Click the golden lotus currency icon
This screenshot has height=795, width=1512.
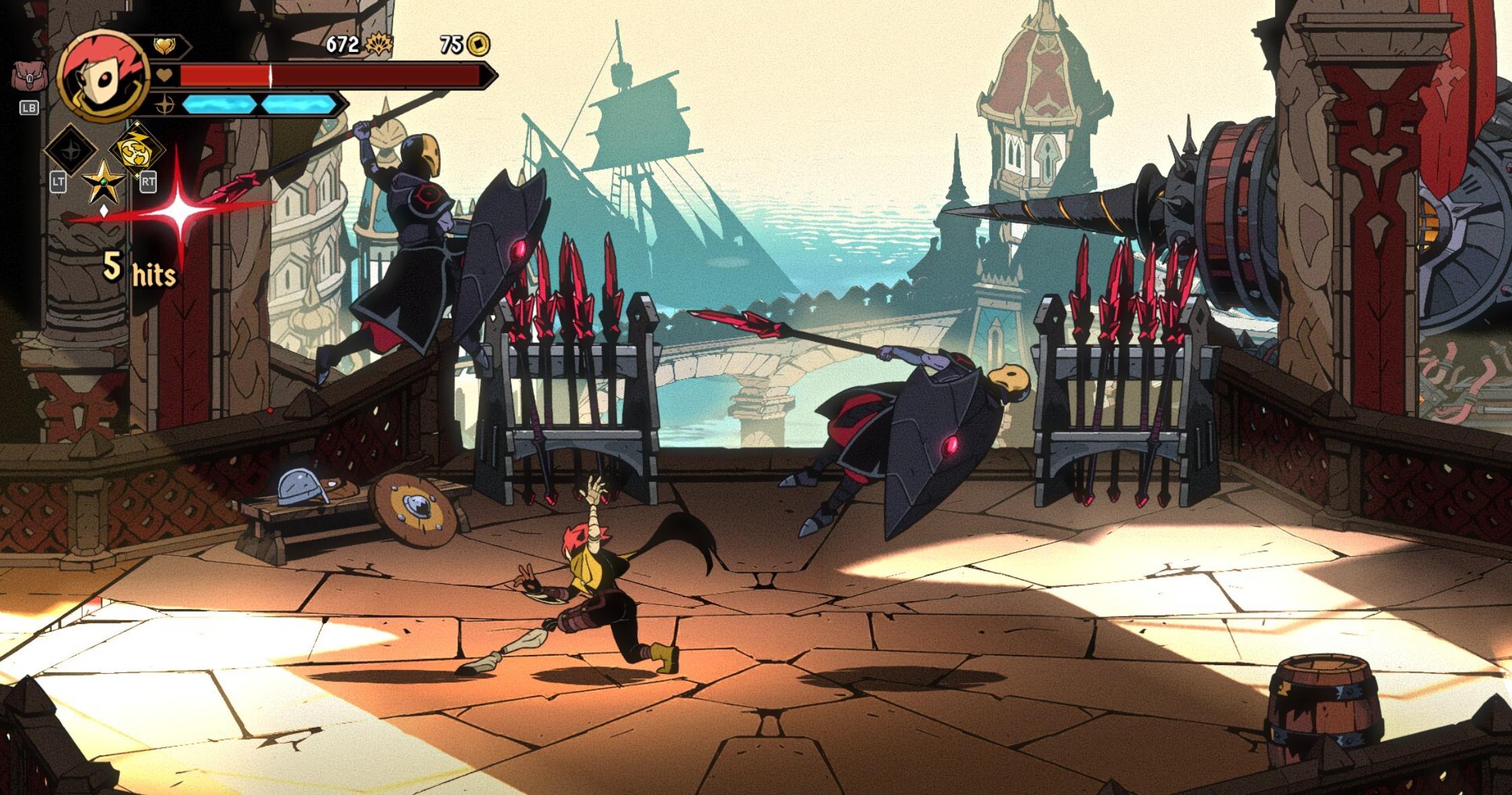pyautogui.click(x=379, y=44)
